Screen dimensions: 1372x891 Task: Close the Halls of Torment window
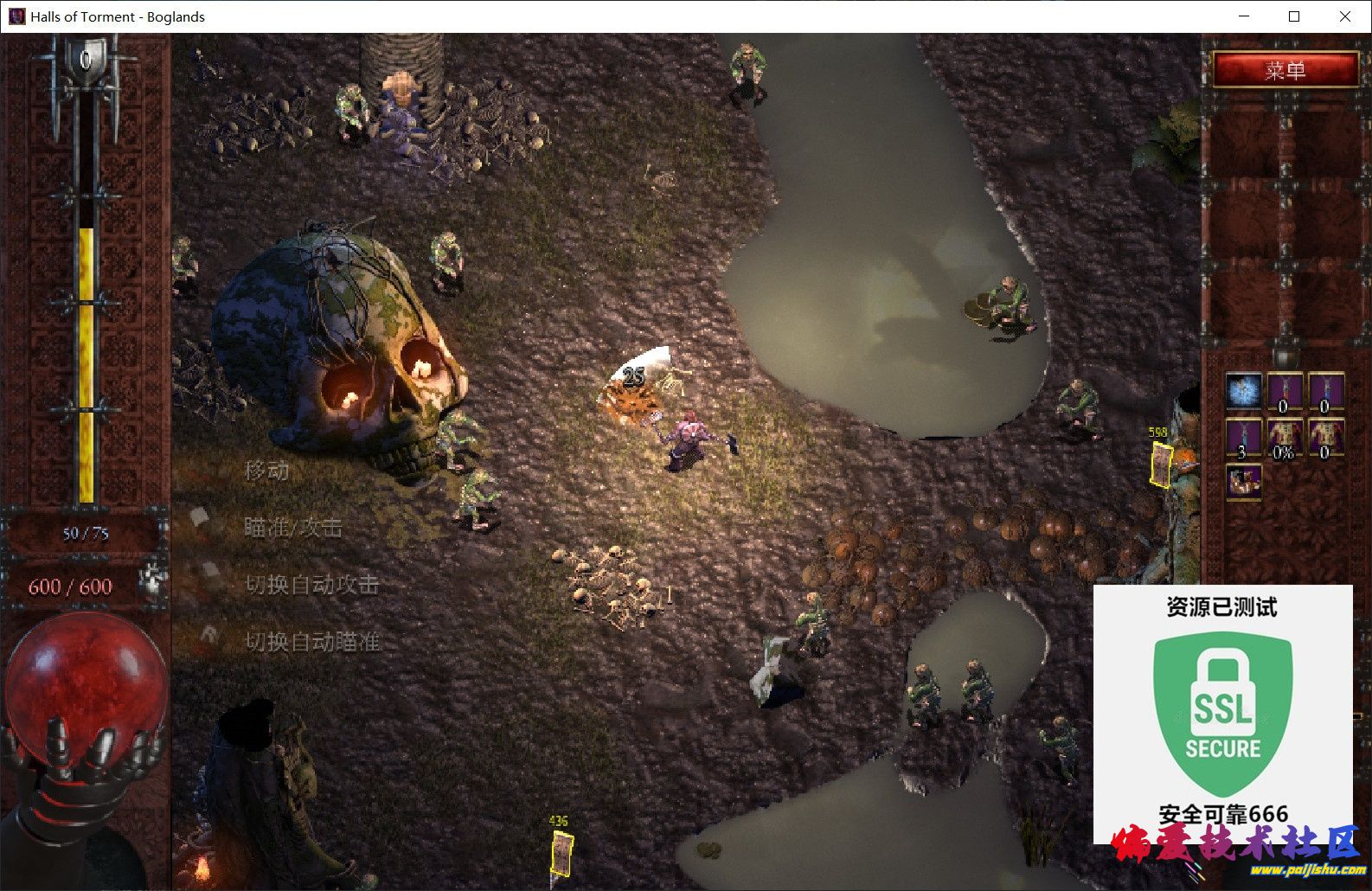(x=1344, y=16)
